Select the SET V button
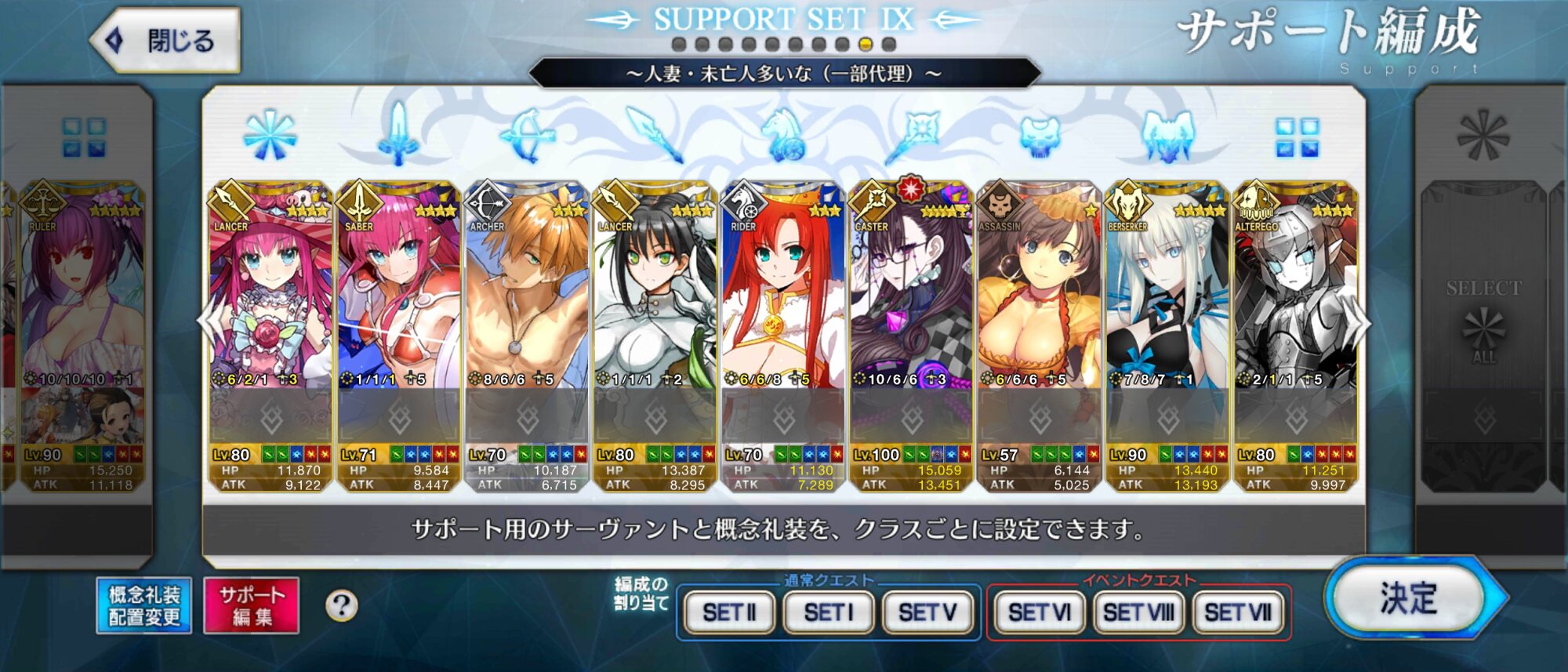The height and width of the screenshot is (672, 1568). (927, 612)
